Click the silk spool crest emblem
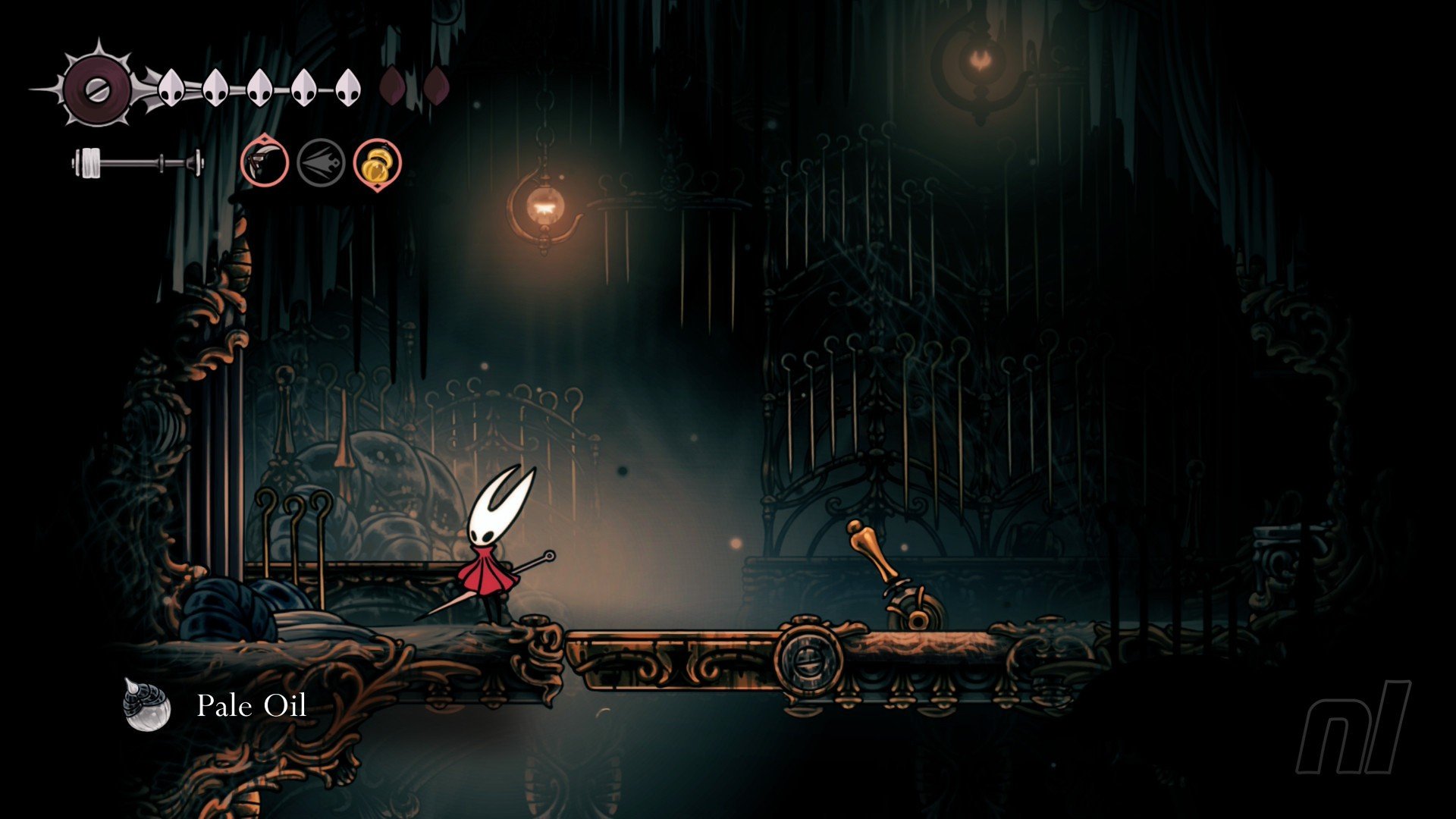Image resolution: width=1456 pixels, height=819 pixels. [x=97, y=89]
